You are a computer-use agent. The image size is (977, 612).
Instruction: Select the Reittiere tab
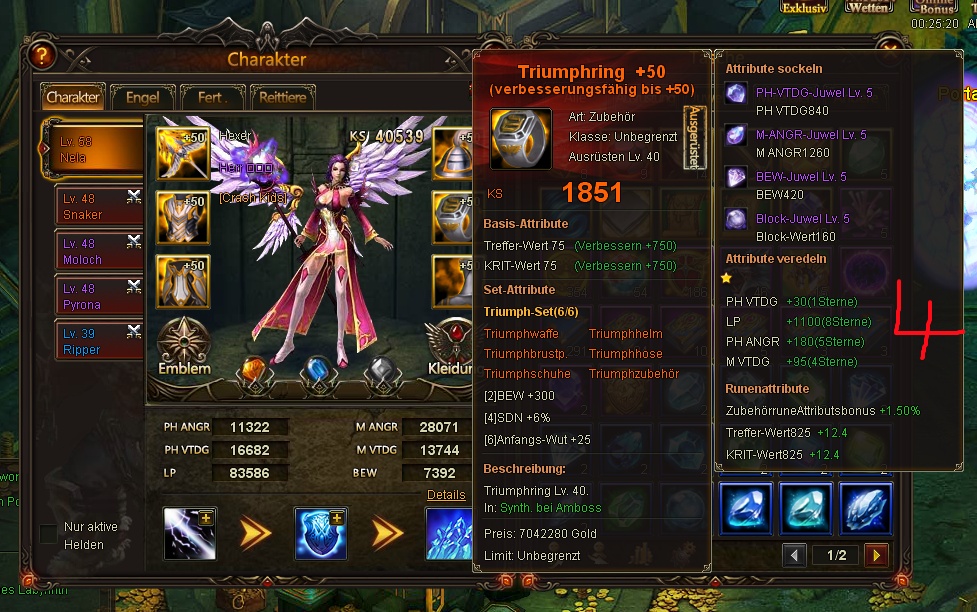(x=282, y=97)
